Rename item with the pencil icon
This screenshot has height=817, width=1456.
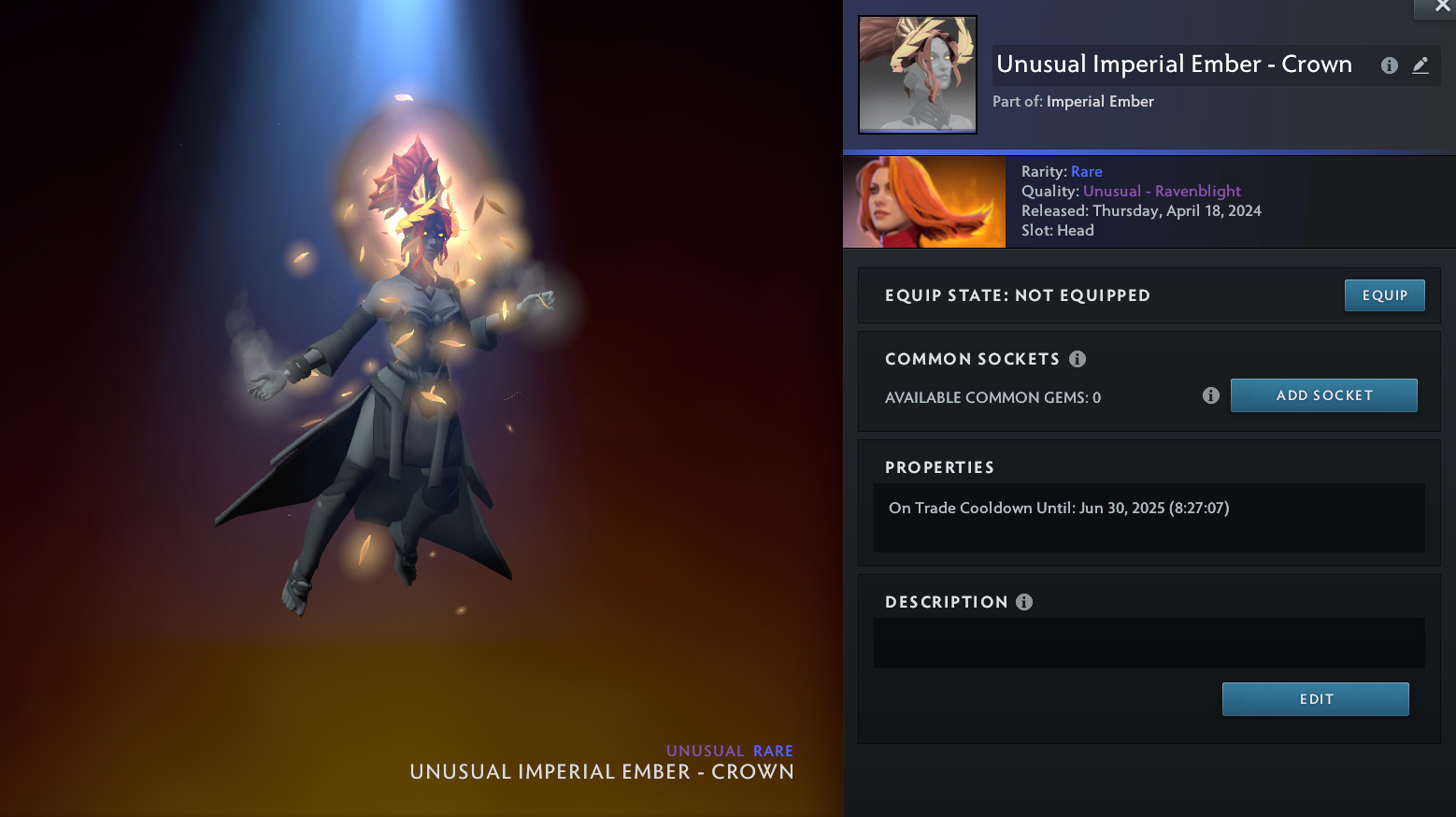1420,65
